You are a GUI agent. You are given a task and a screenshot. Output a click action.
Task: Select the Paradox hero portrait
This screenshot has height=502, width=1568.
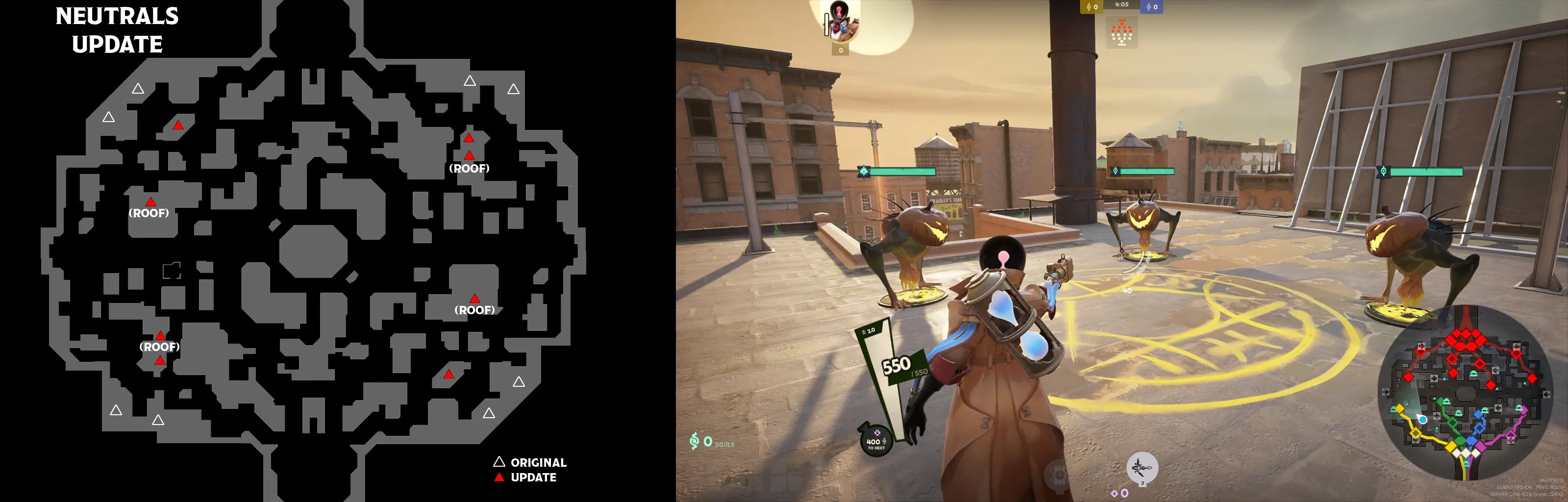[x=842, y=21]
